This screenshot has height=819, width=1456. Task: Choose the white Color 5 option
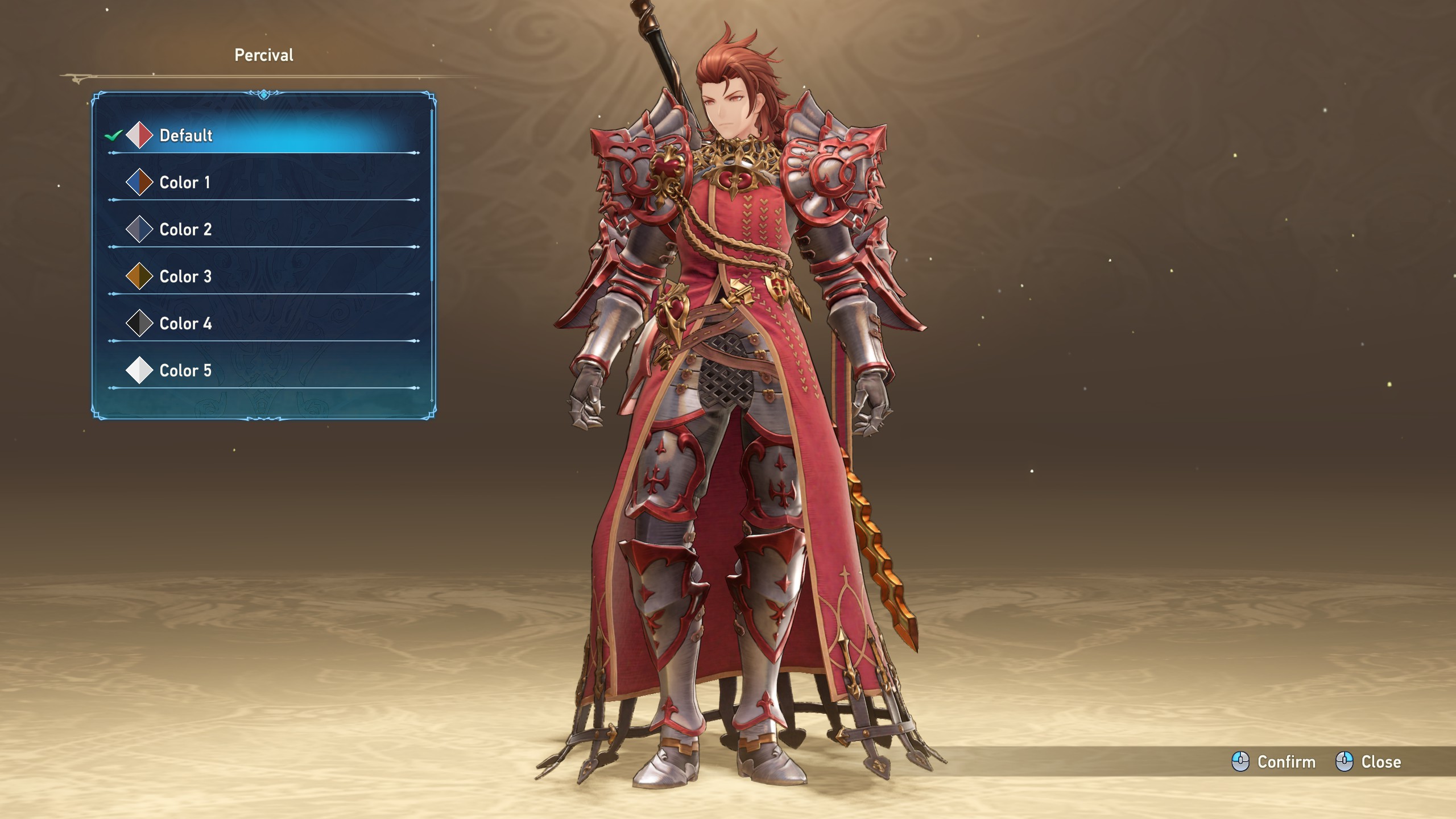tap(185, 371)
